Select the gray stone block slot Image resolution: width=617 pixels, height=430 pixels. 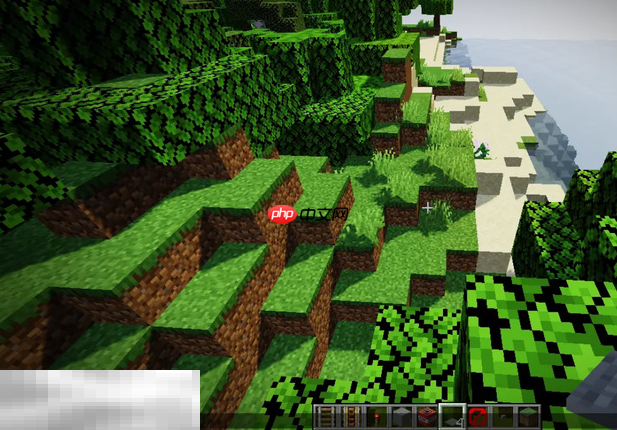(x=399, y=417)
